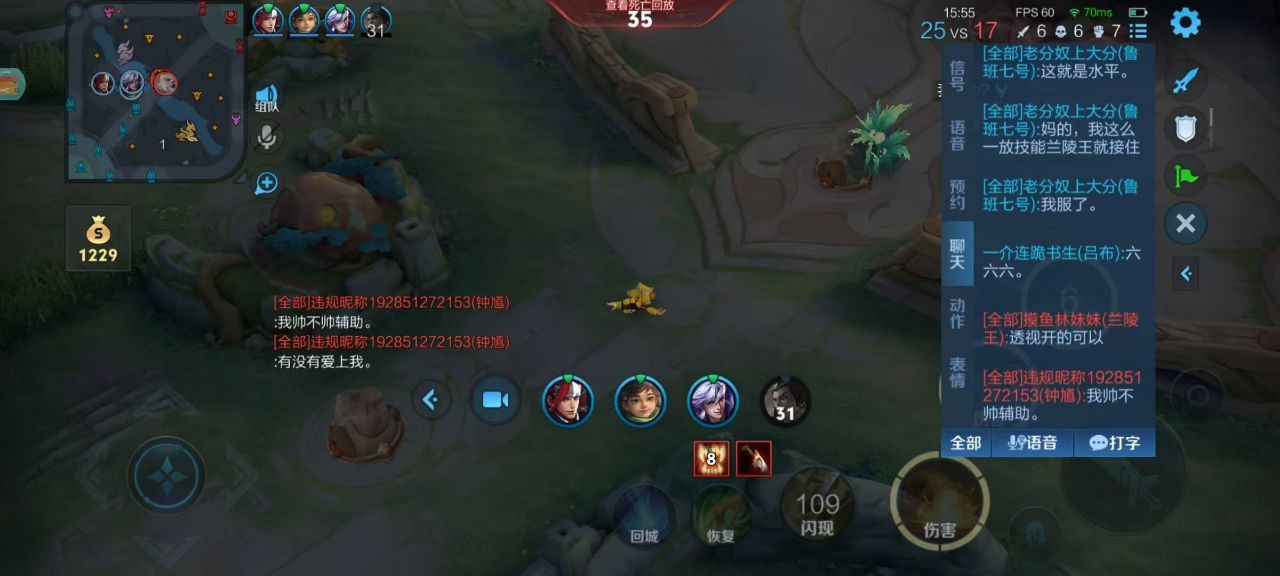Toggle the 组队 team voice speaker
The image size is (1280, 576).
point(266,97)
